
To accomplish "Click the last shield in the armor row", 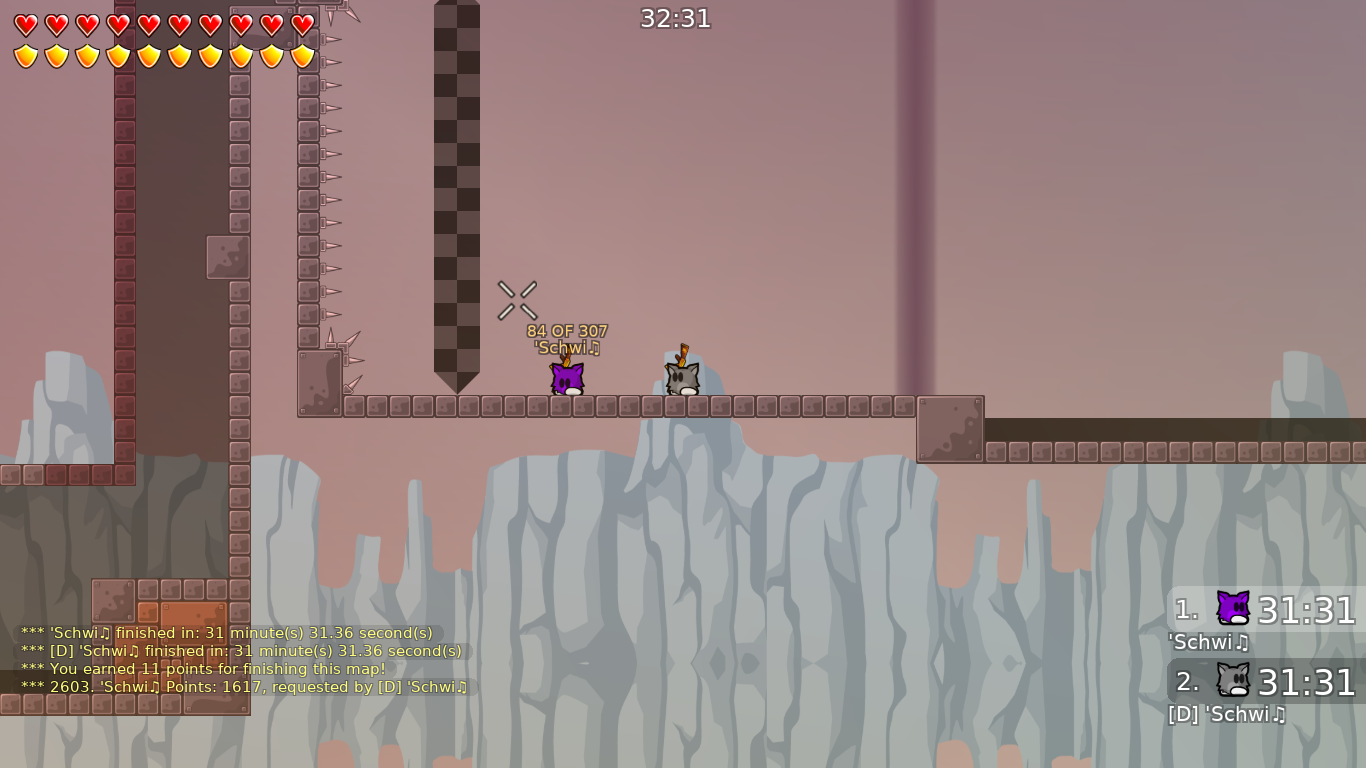I will 303,57.
